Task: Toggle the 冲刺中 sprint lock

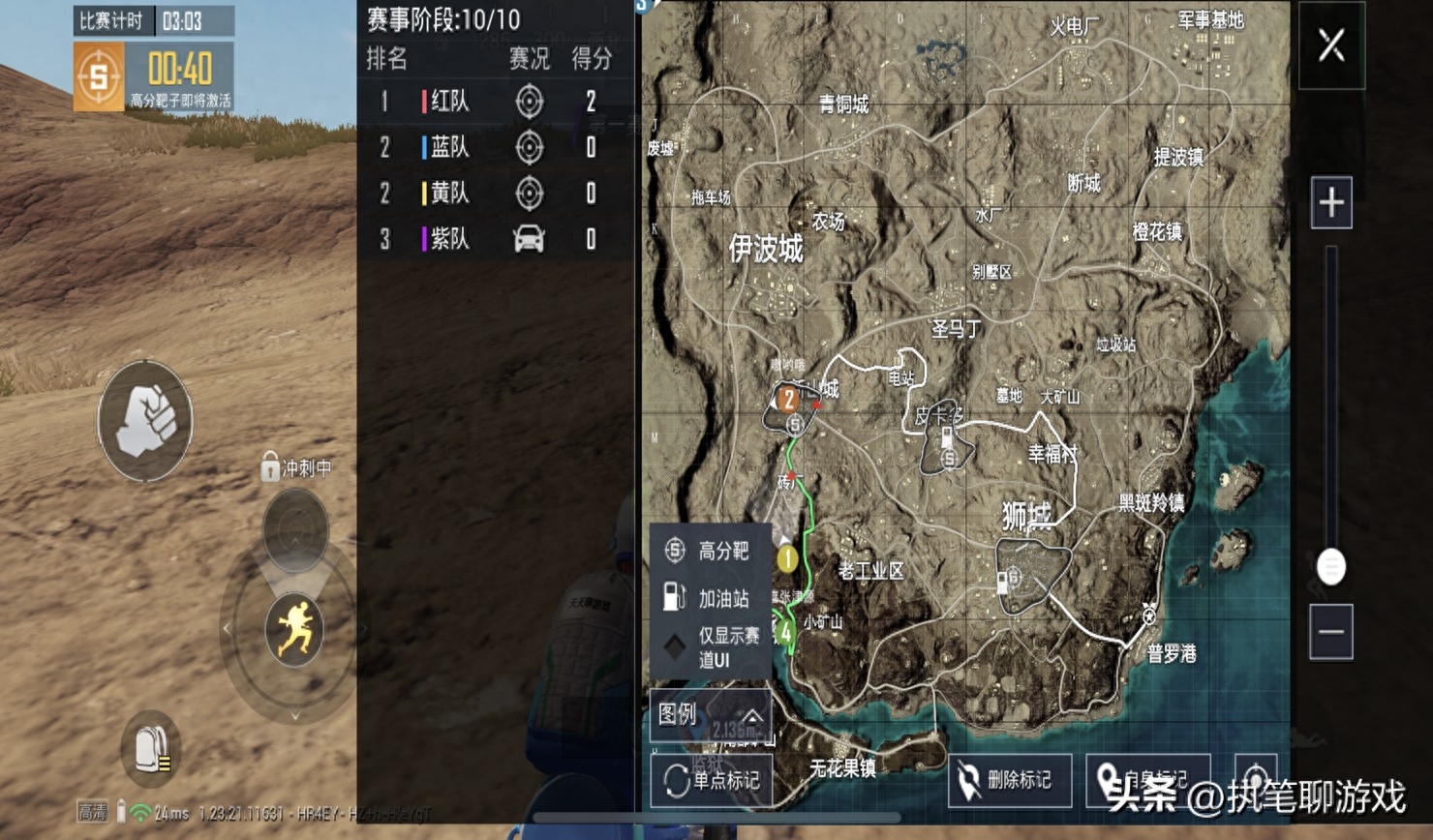Action: pos(269,467)
